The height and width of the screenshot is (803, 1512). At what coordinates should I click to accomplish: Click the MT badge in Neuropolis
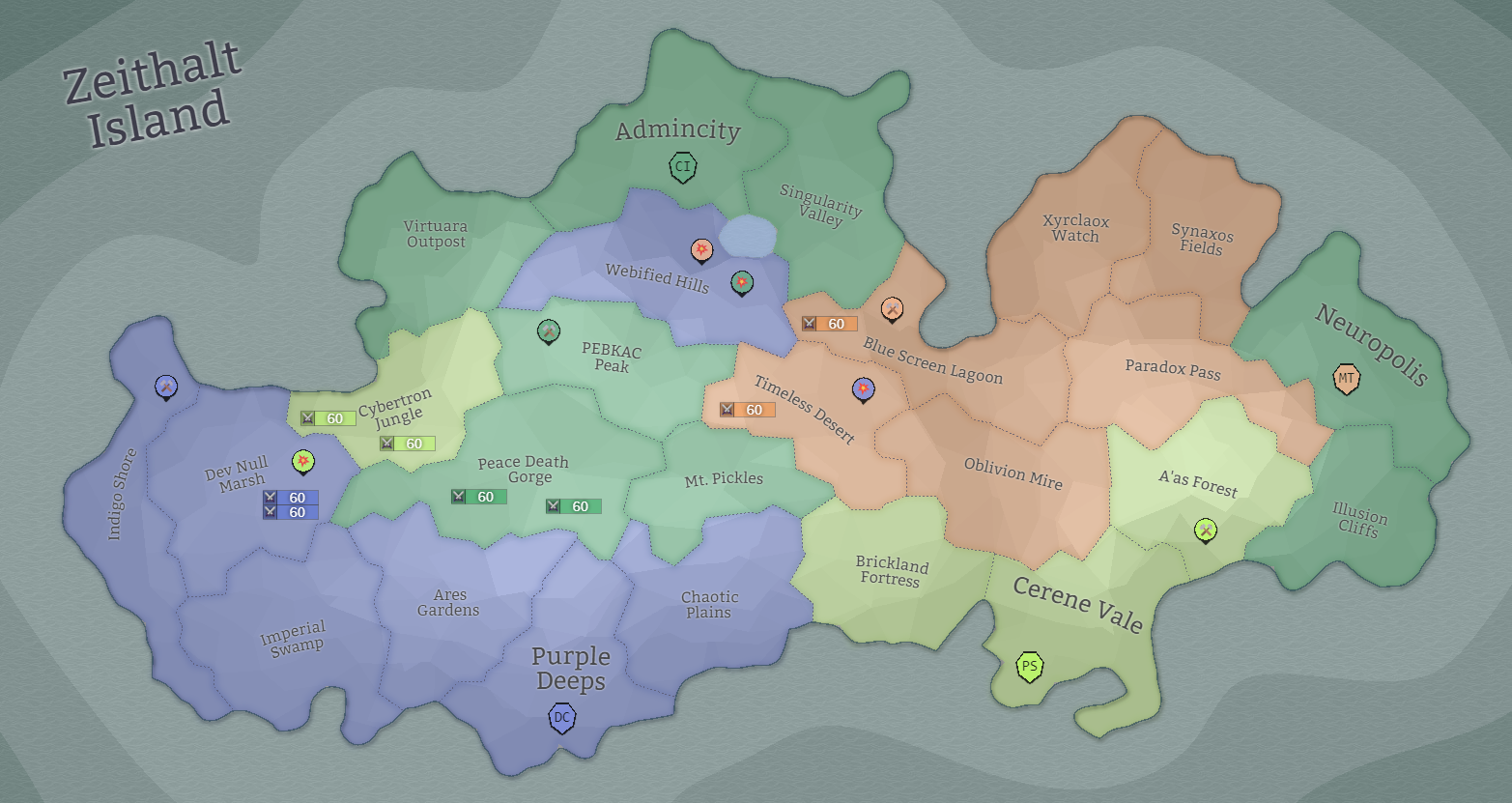pos(1348,379)
